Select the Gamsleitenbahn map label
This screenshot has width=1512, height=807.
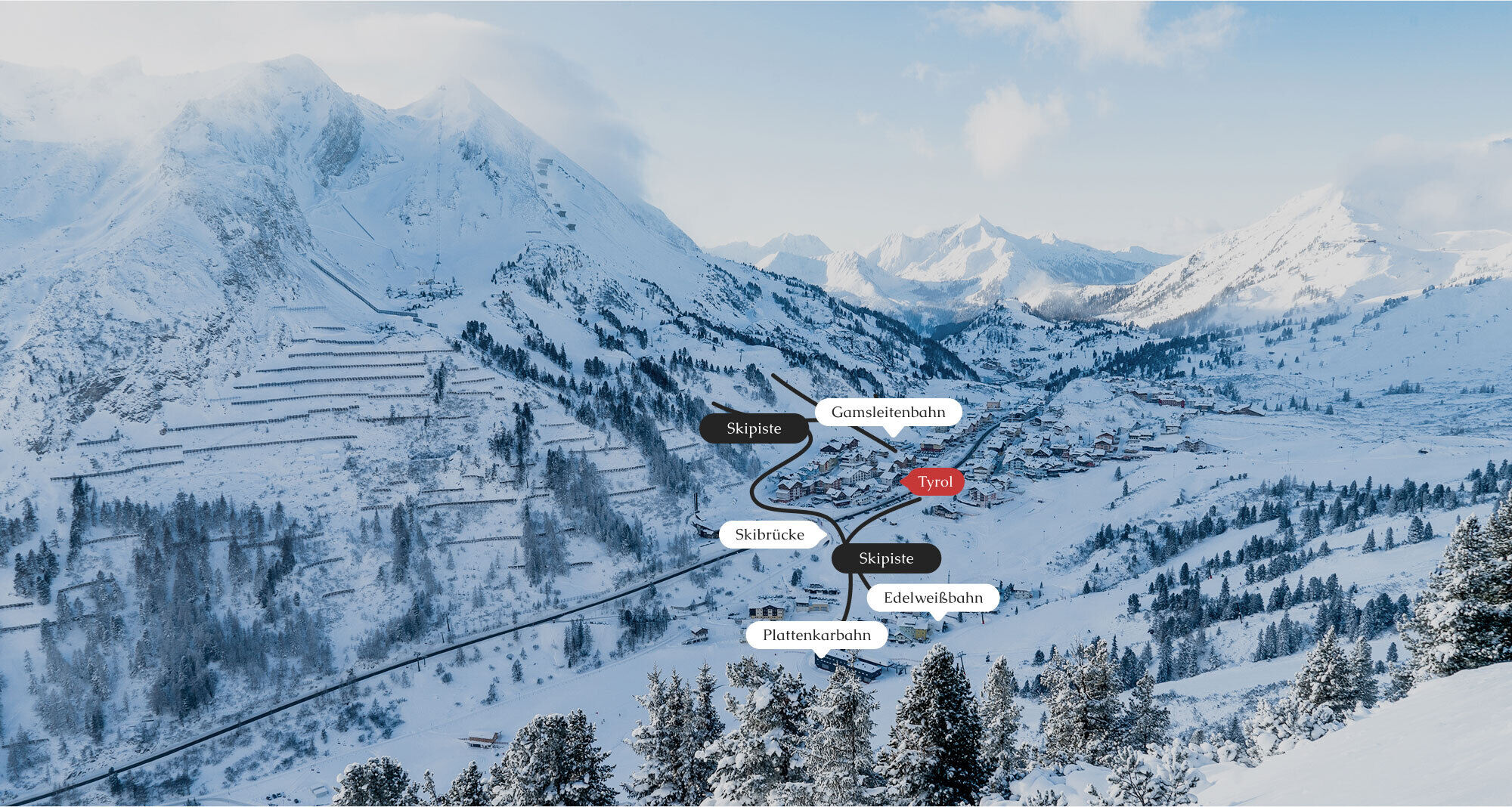pyautogui.click(x=888, y=413)
